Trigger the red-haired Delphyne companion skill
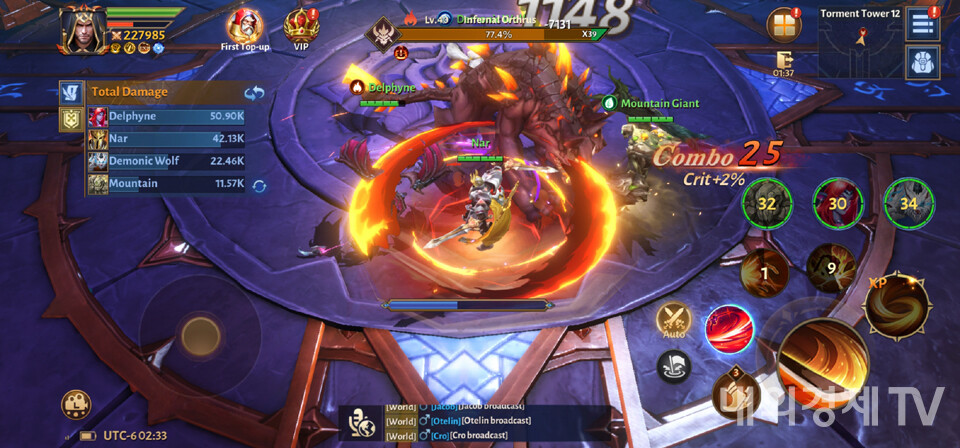The height and width of the screenshot is (448, 960). (838, 204)
